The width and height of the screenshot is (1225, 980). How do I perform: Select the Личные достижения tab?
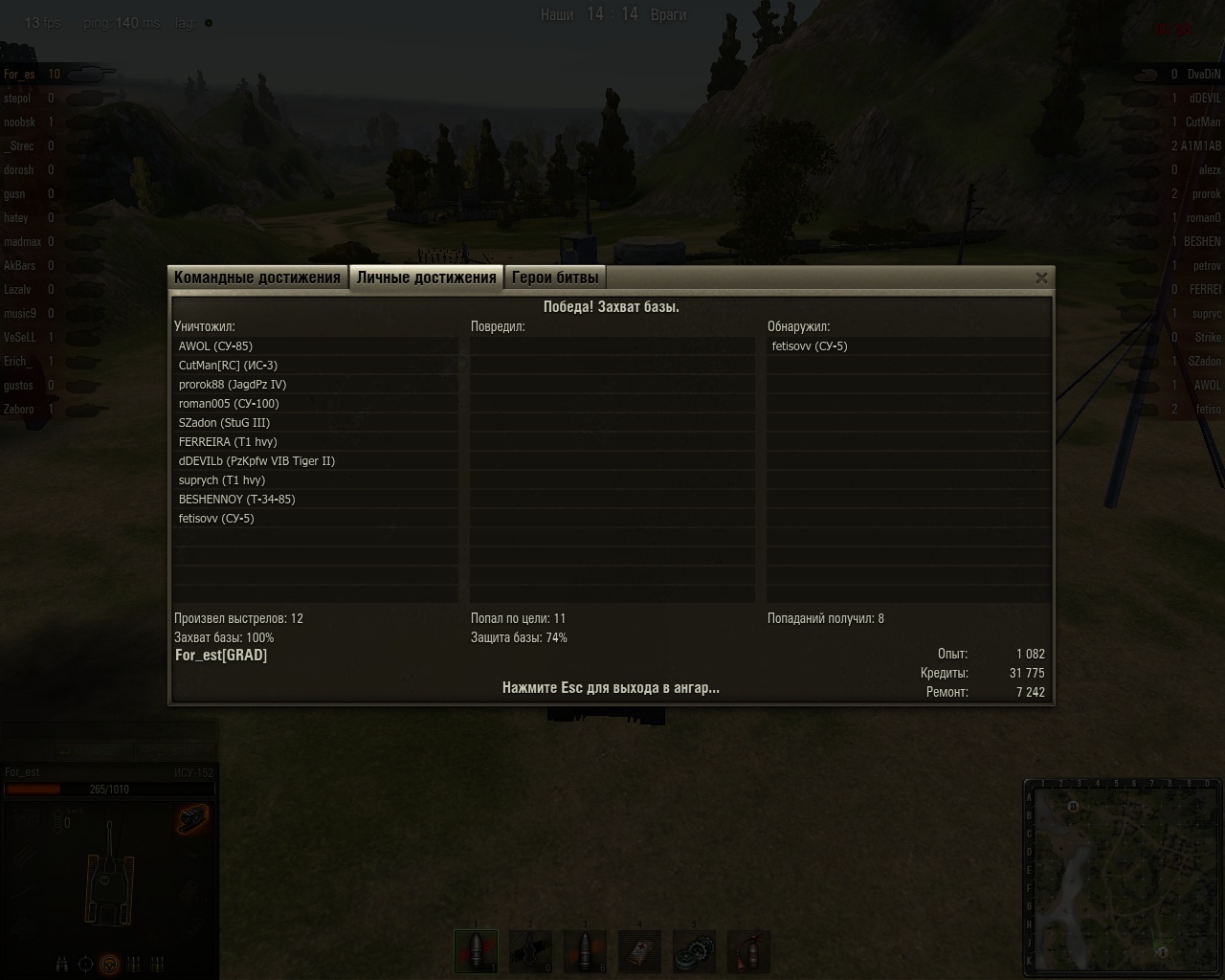pyautogui.click(x=426, y=278)
